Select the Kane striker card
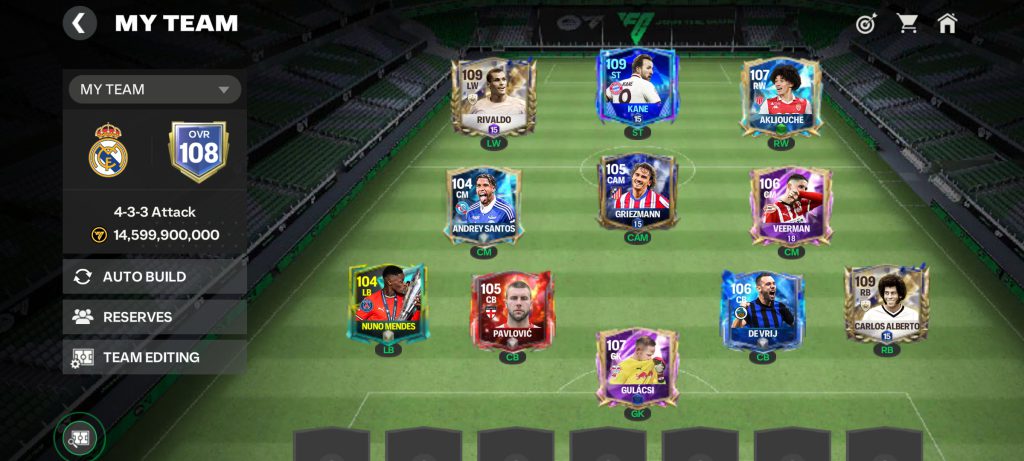The width and height of the screenshot is (1024, 461). tap(637, 88)
